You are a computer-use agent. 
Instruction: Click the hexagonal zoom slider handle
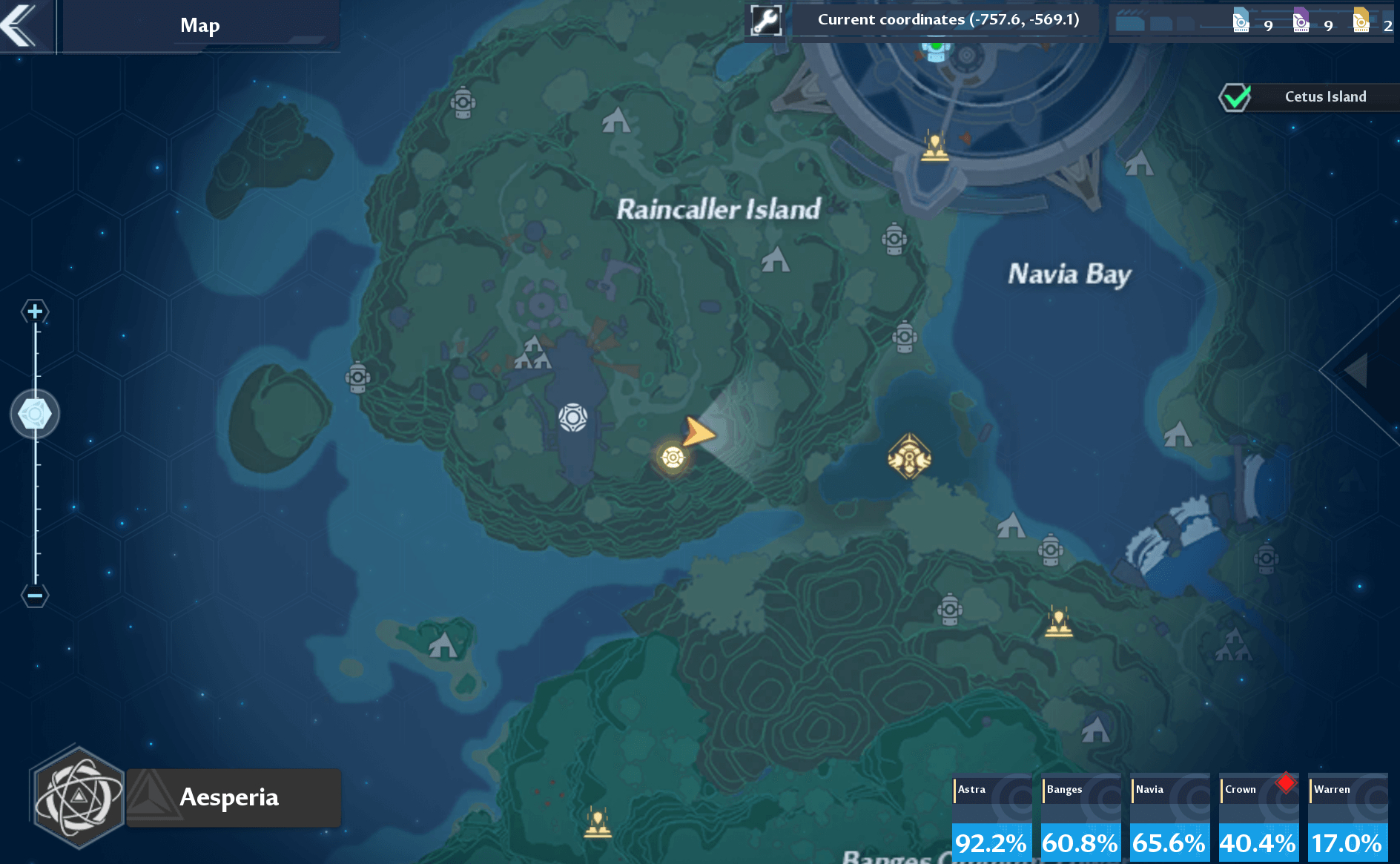click(x=35, y=414)
